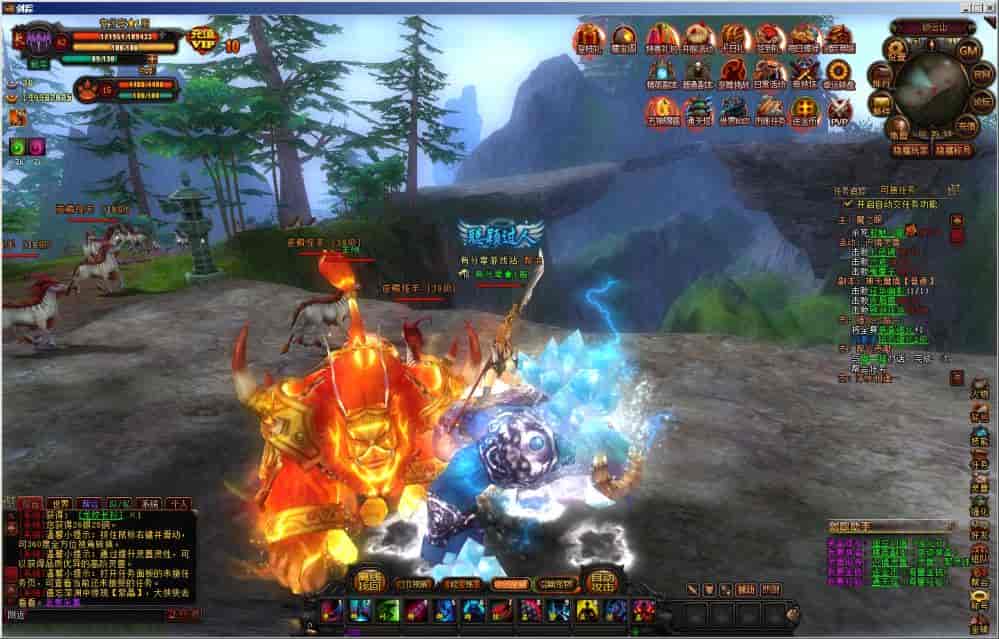This screenshot has width=999, height=639.
Task: Click the 自动攻击 auto-attack button
Action: tap(602, 580)
